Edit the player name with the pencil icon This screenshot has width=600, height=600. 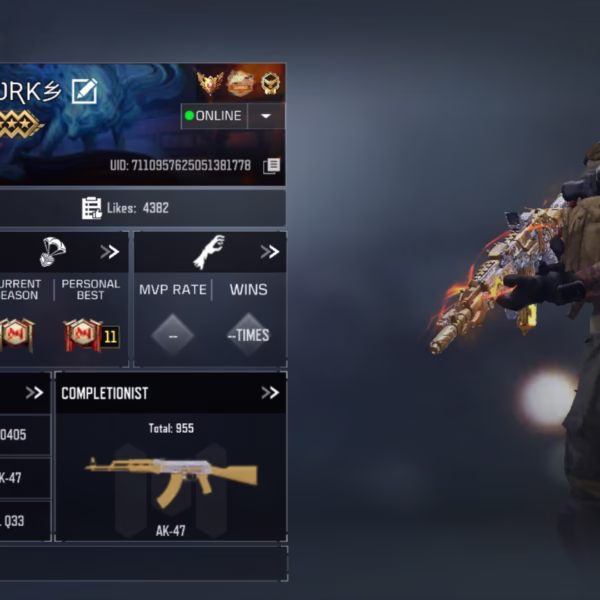pos(84,91)
